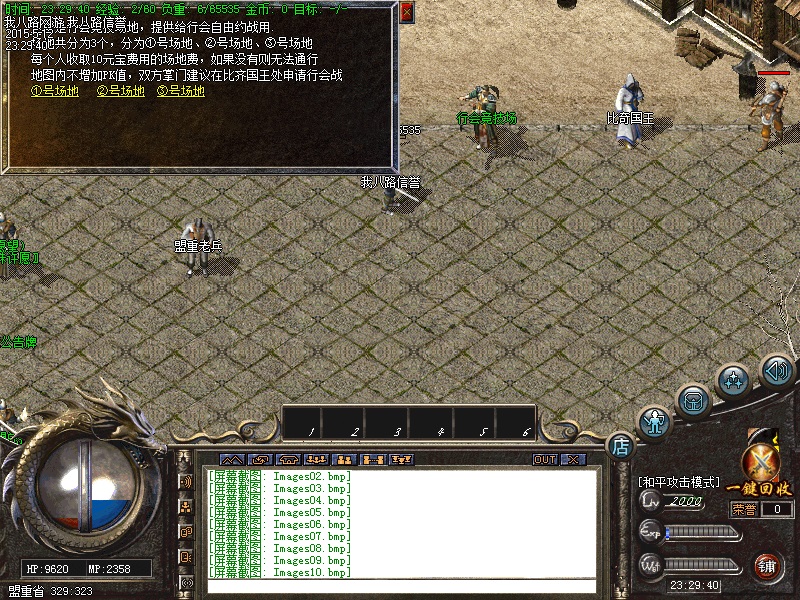800x600 pixels.
Task: Click the OUT button above chat
Action: (x=544, y=460)
